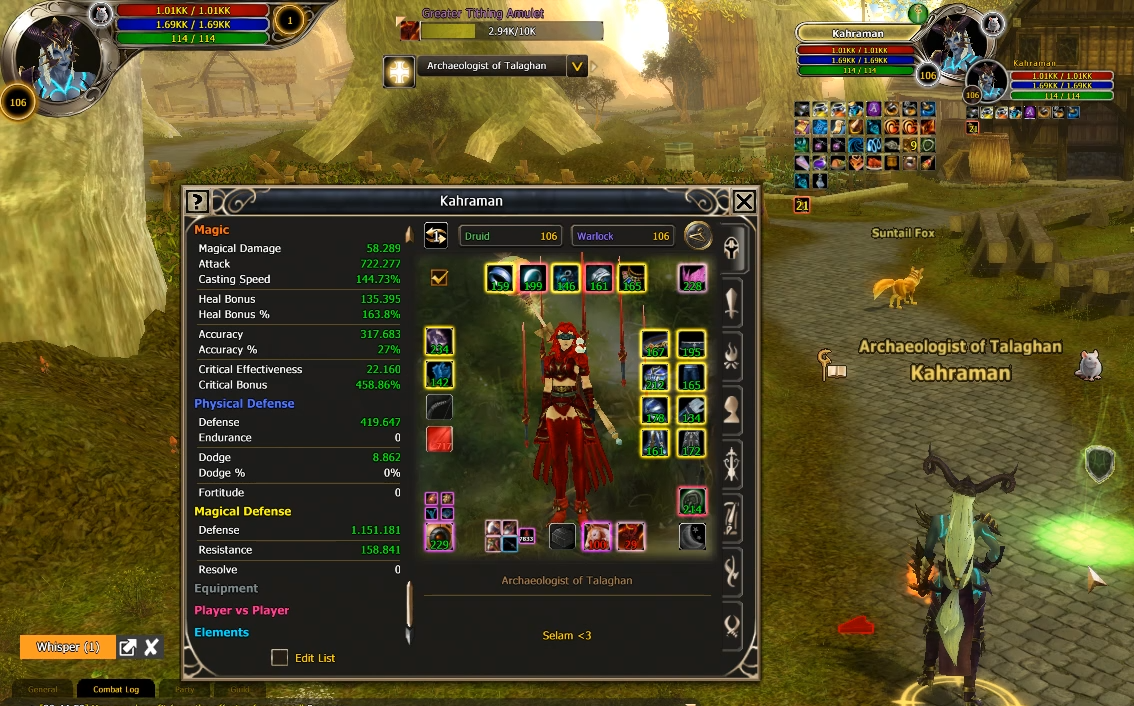Screen dimensions: 1134x706
Task: Pop out the whisper chat window
Action: (128, 647)
